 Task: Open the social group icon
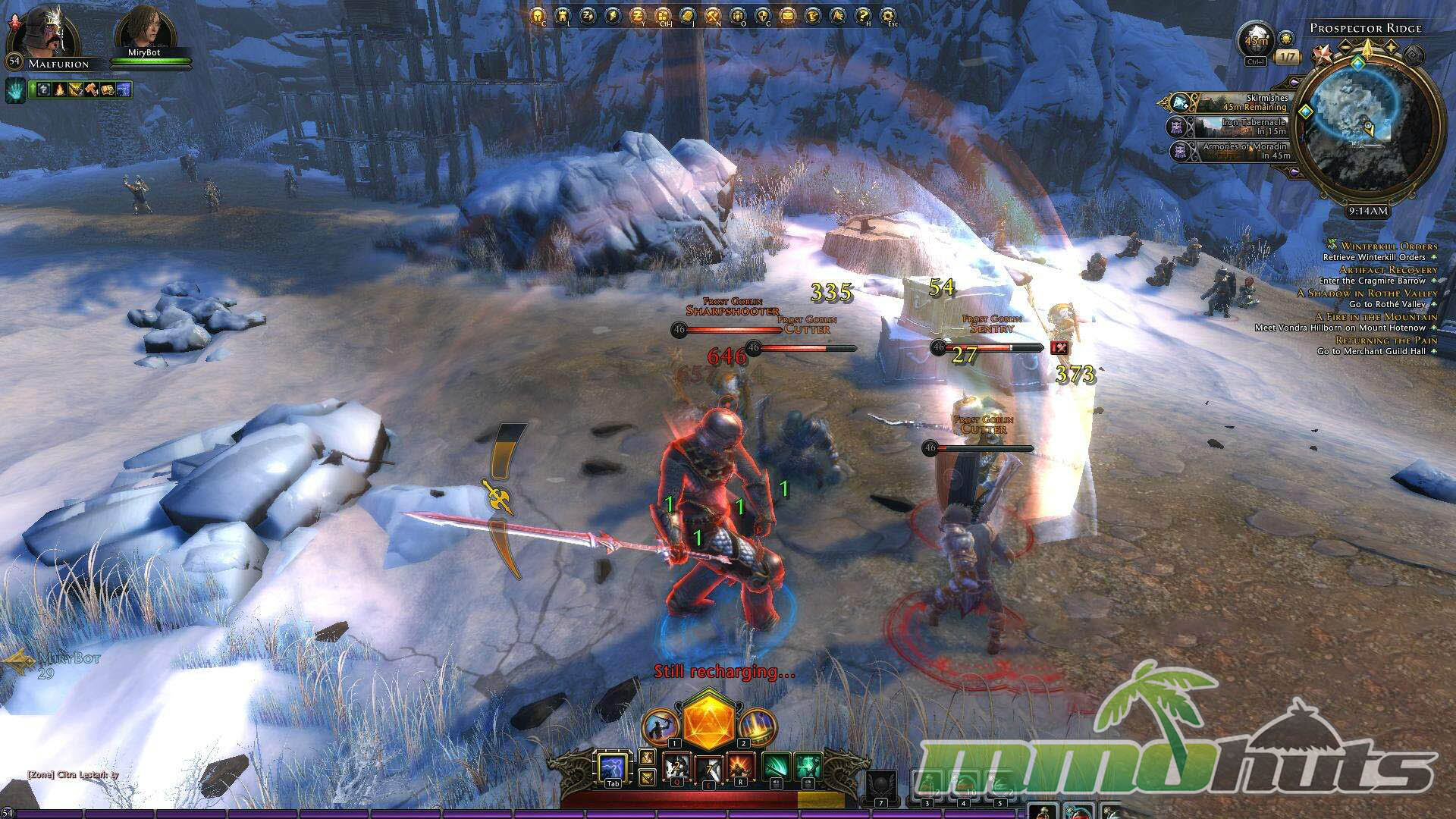[737, 14]
